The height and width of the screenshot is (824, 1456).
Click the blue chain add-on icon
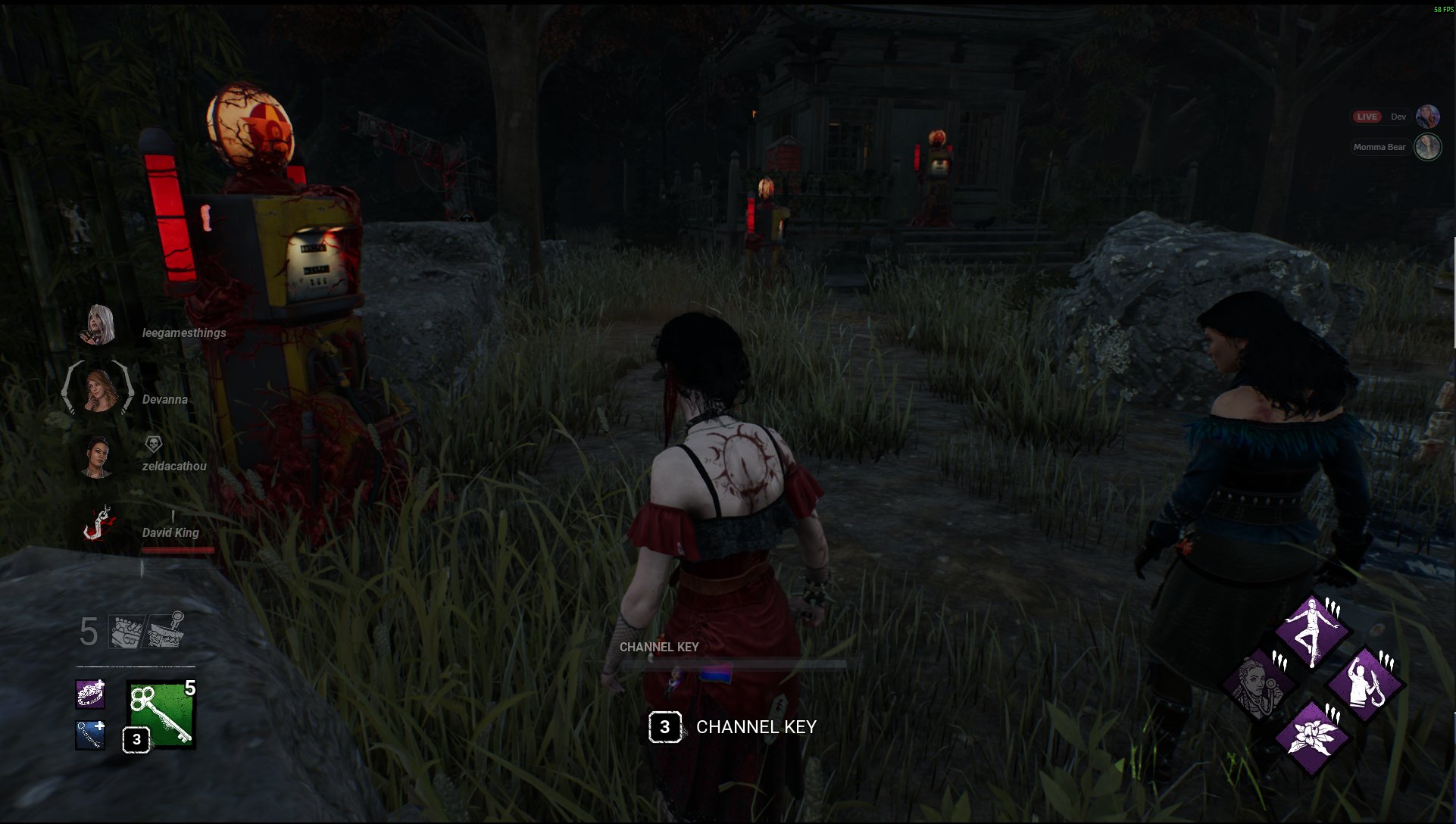click(90, 735)
